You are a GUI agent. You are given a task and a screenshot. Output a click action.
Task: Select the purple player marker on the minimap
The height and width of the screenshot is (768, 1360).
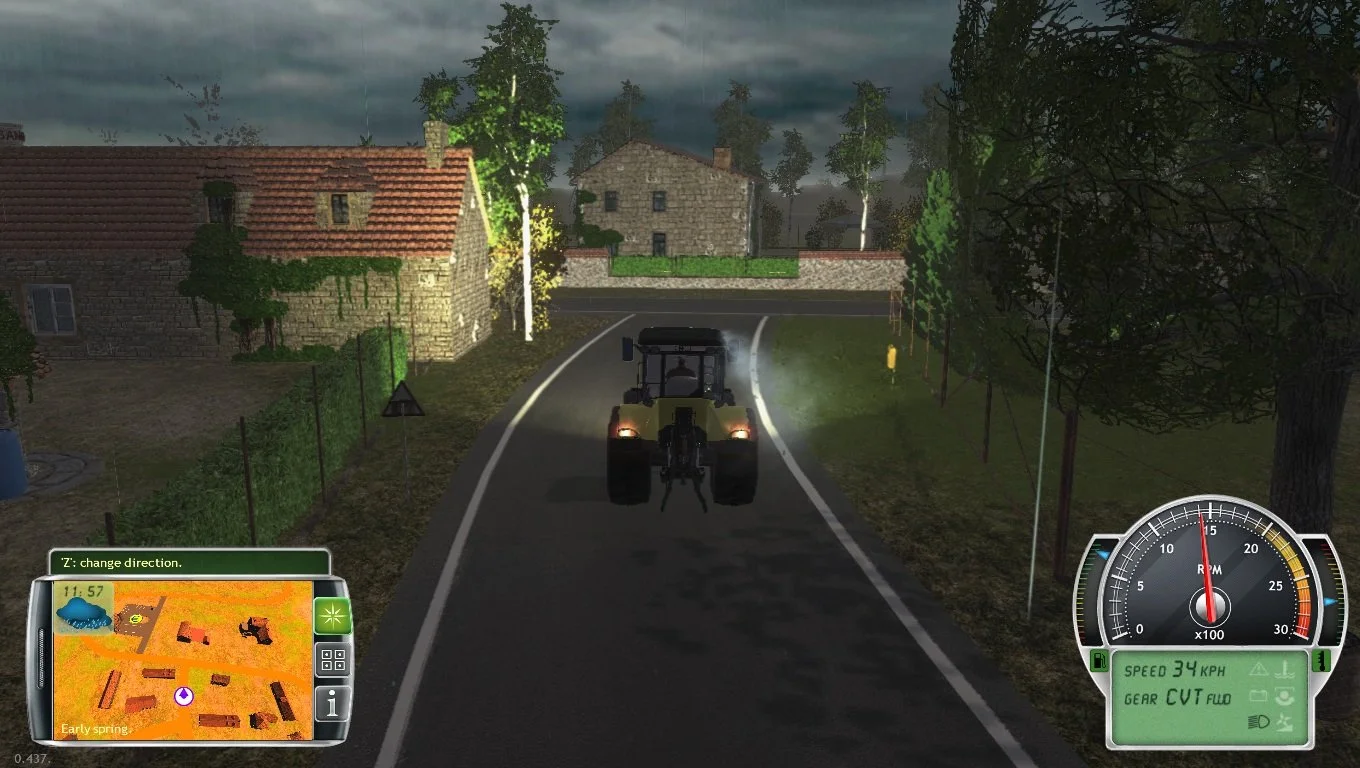pyautogui.click(x=182, y=694)
